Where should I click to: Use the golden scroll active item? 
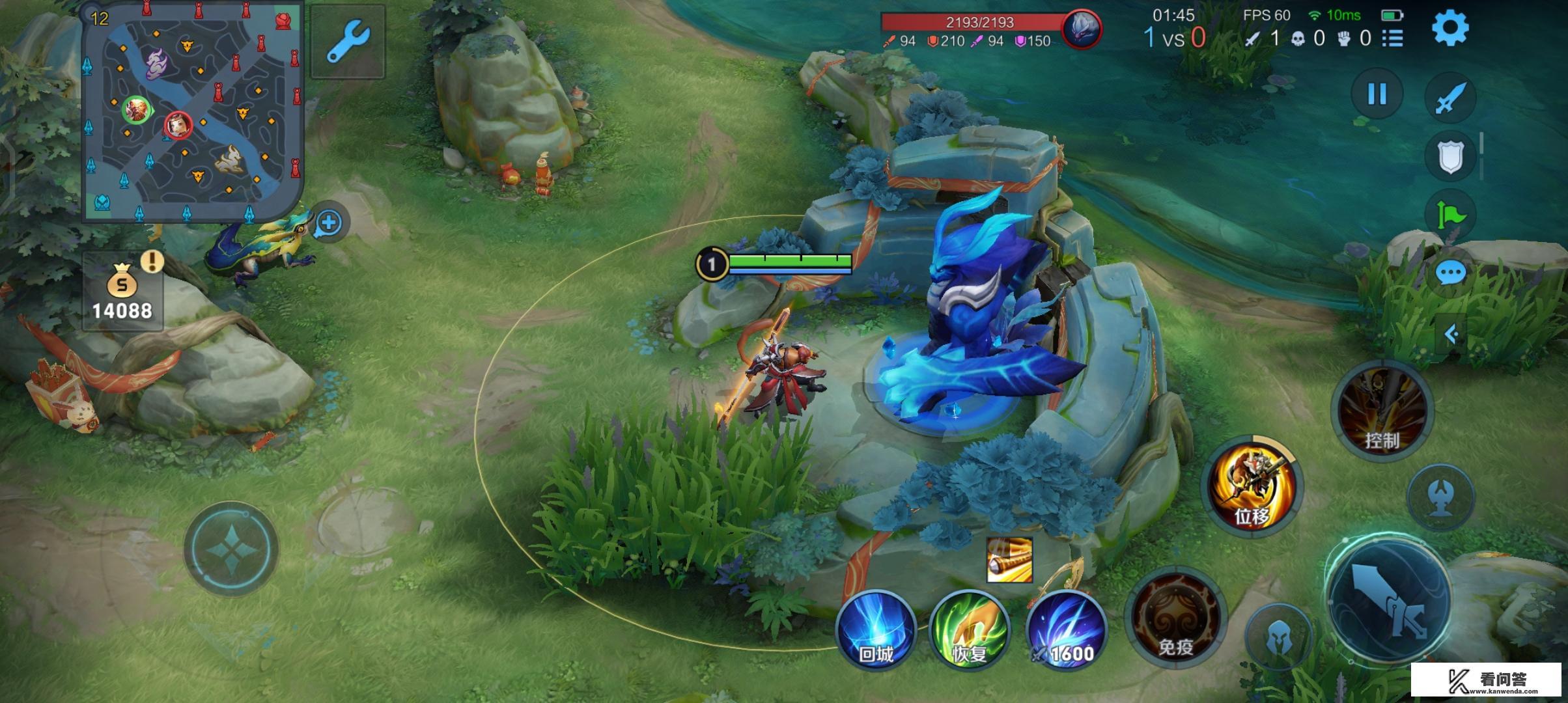1009,560
